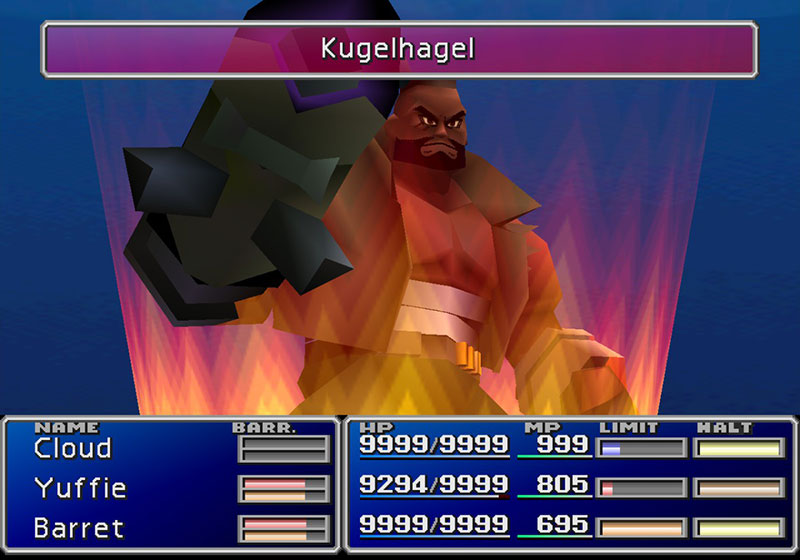
Task: Pick Barret from the party names
Action: [78, 527]
